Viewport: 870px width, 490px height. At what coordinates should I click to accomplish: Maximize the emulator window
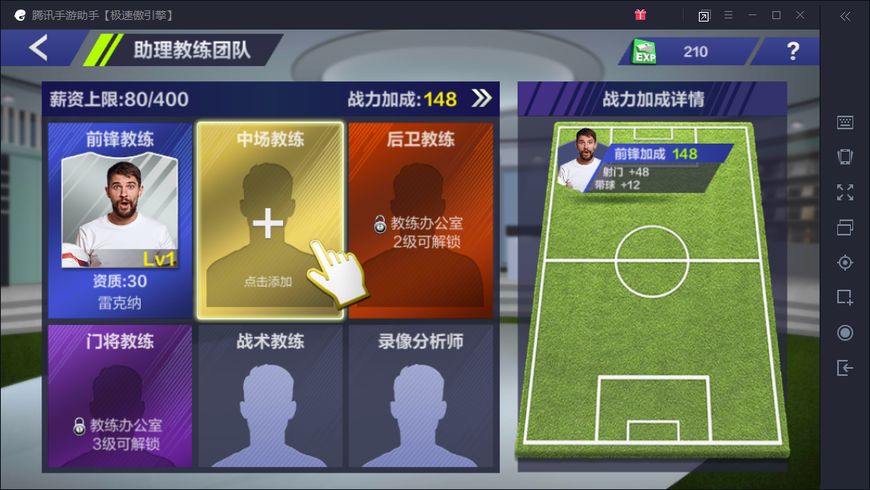pyautogui.click(x=776, y=15)
